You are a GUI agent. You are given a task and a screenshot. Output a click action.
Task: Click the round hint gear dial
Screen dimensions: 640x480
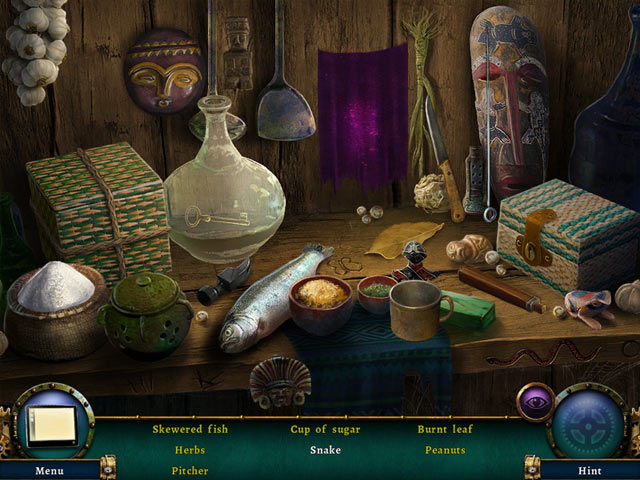(x=589, y=421)
